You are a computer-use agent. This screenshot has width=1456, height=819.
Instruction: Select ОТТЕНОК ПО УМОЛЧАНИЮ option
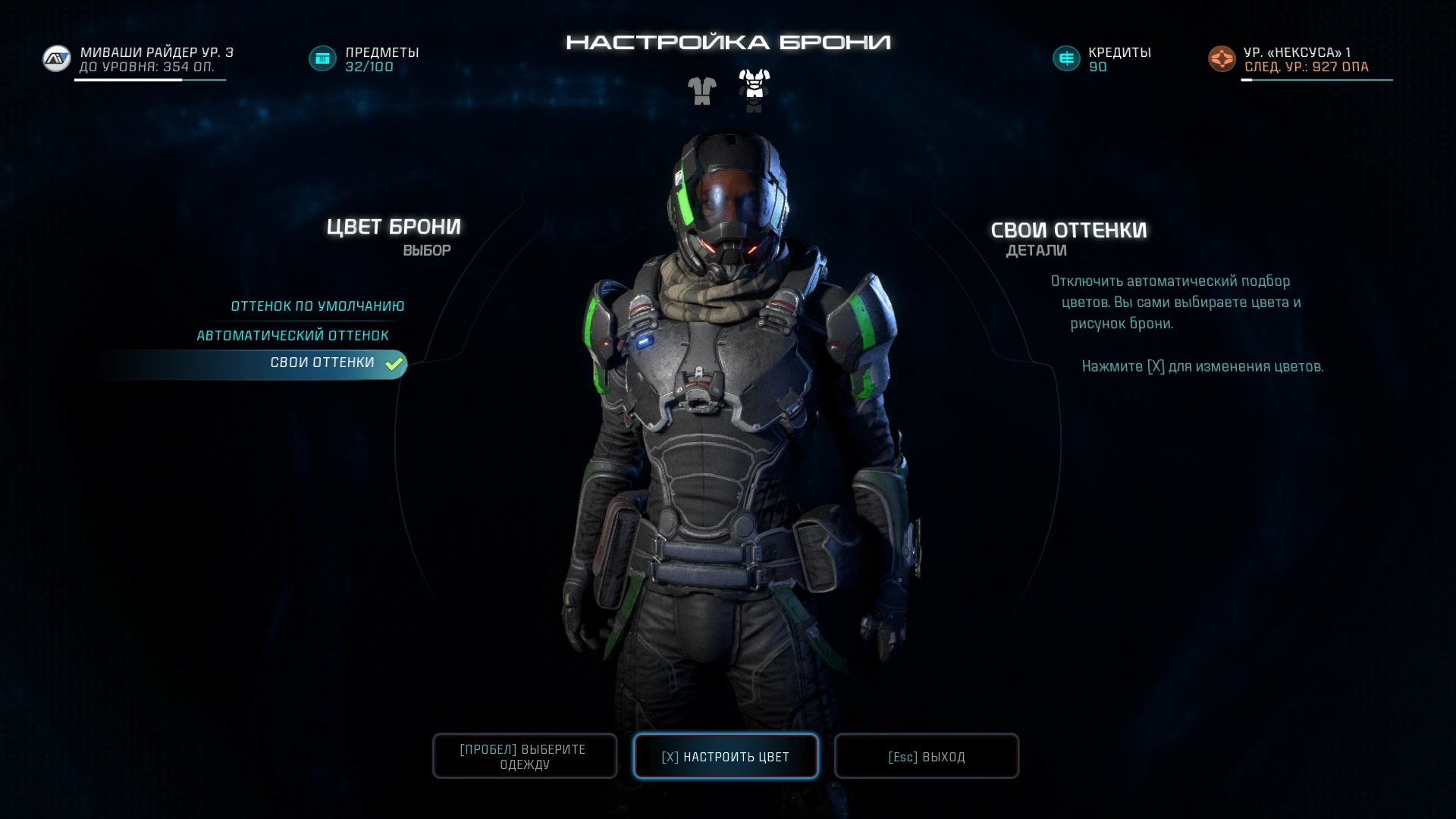[317, 306]
